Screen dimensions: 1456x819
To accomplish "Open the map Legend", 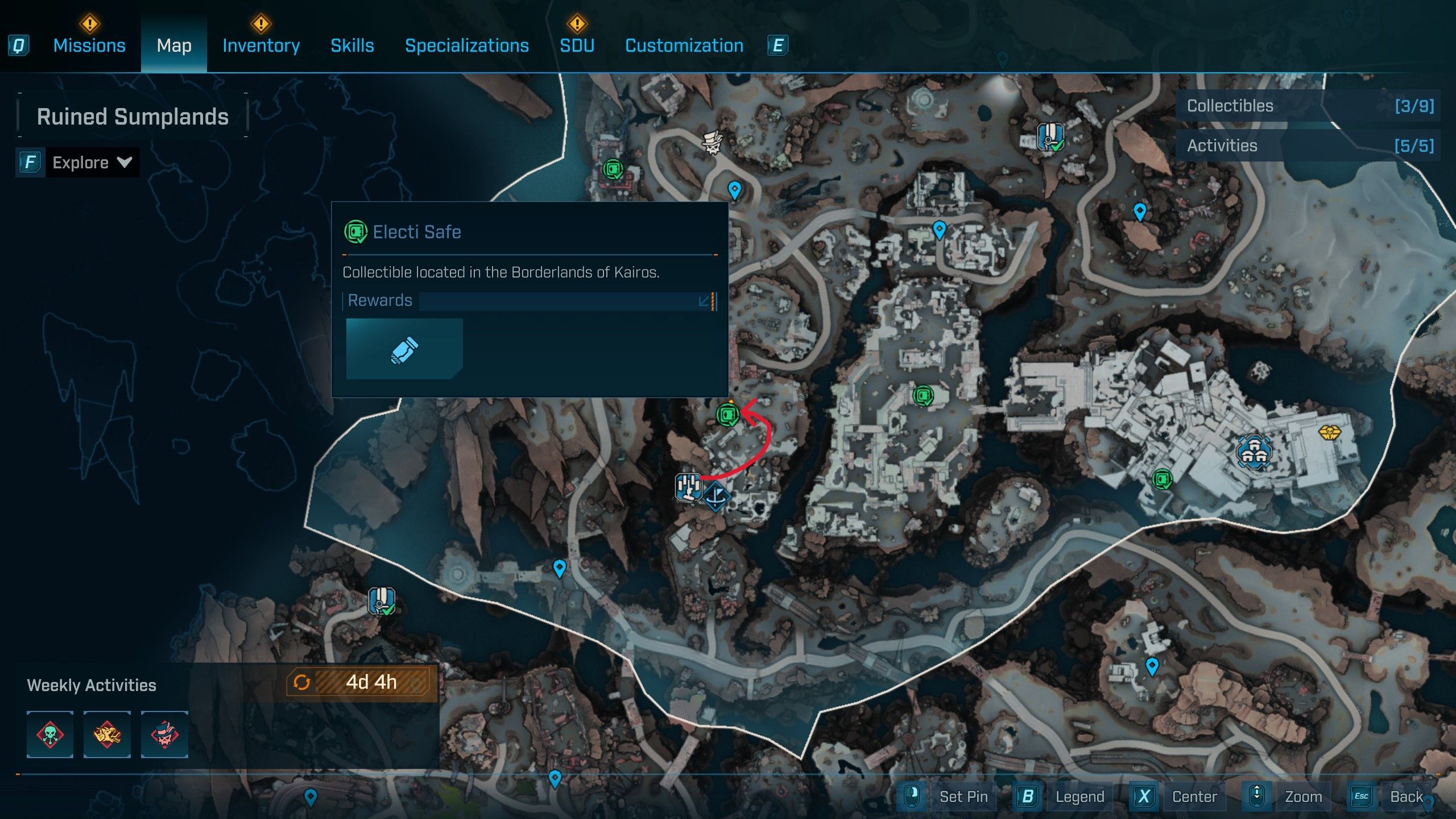I will (1079, 796).
